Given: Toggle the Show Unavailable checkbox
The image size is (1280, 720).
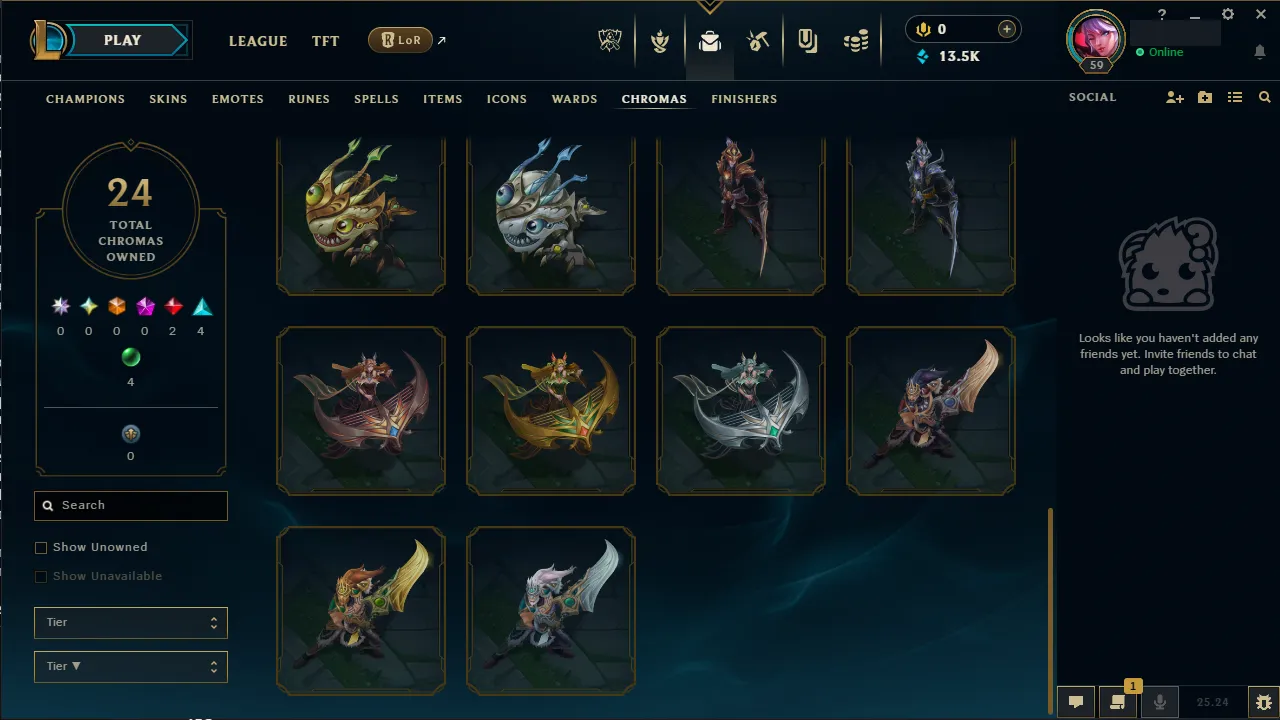Looking at the screenshot, I should [x=41, y=576].
